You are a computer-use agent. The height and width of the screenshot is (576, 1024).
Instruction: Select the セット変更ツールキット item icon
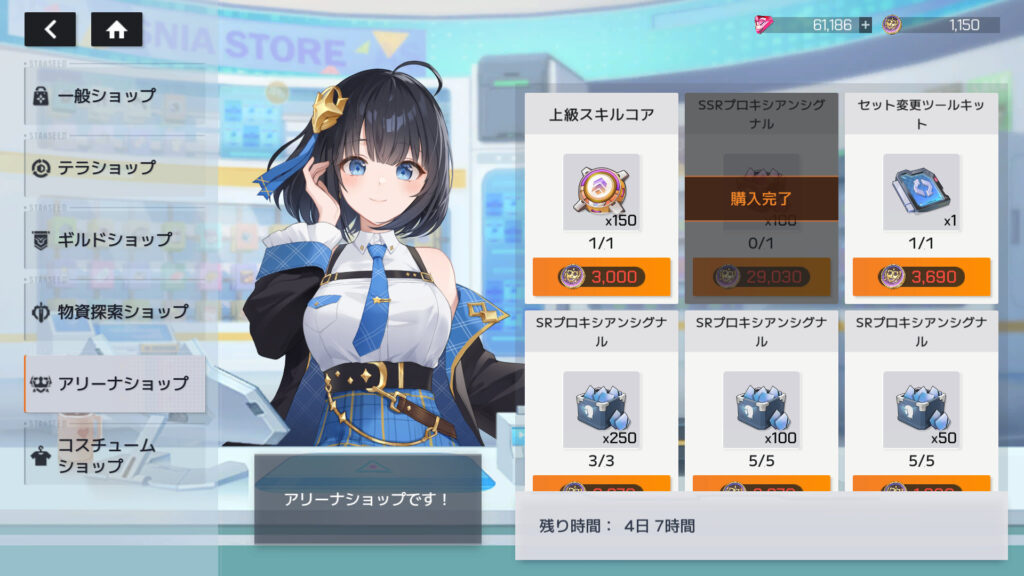tap(921, 192)
